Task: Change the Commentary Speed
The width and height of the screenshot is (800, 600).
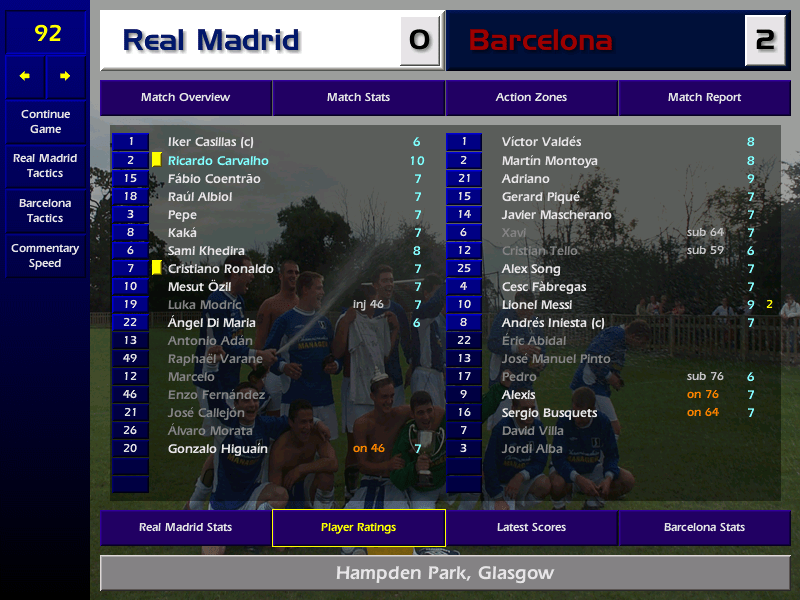Action: pyautogui.click(x=45, y=256)
